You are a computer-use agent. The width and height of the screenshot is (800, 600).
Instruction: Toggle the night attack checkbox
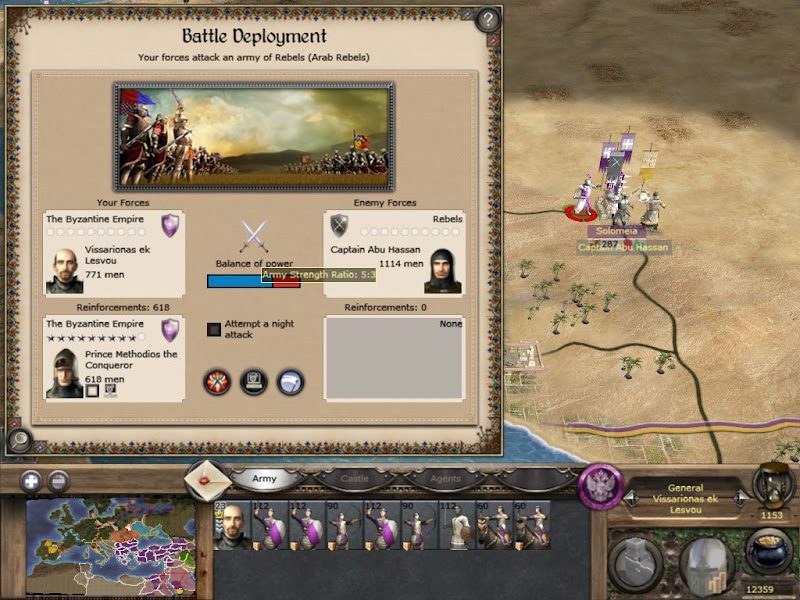pyautogui.click(x=214, y=329)
